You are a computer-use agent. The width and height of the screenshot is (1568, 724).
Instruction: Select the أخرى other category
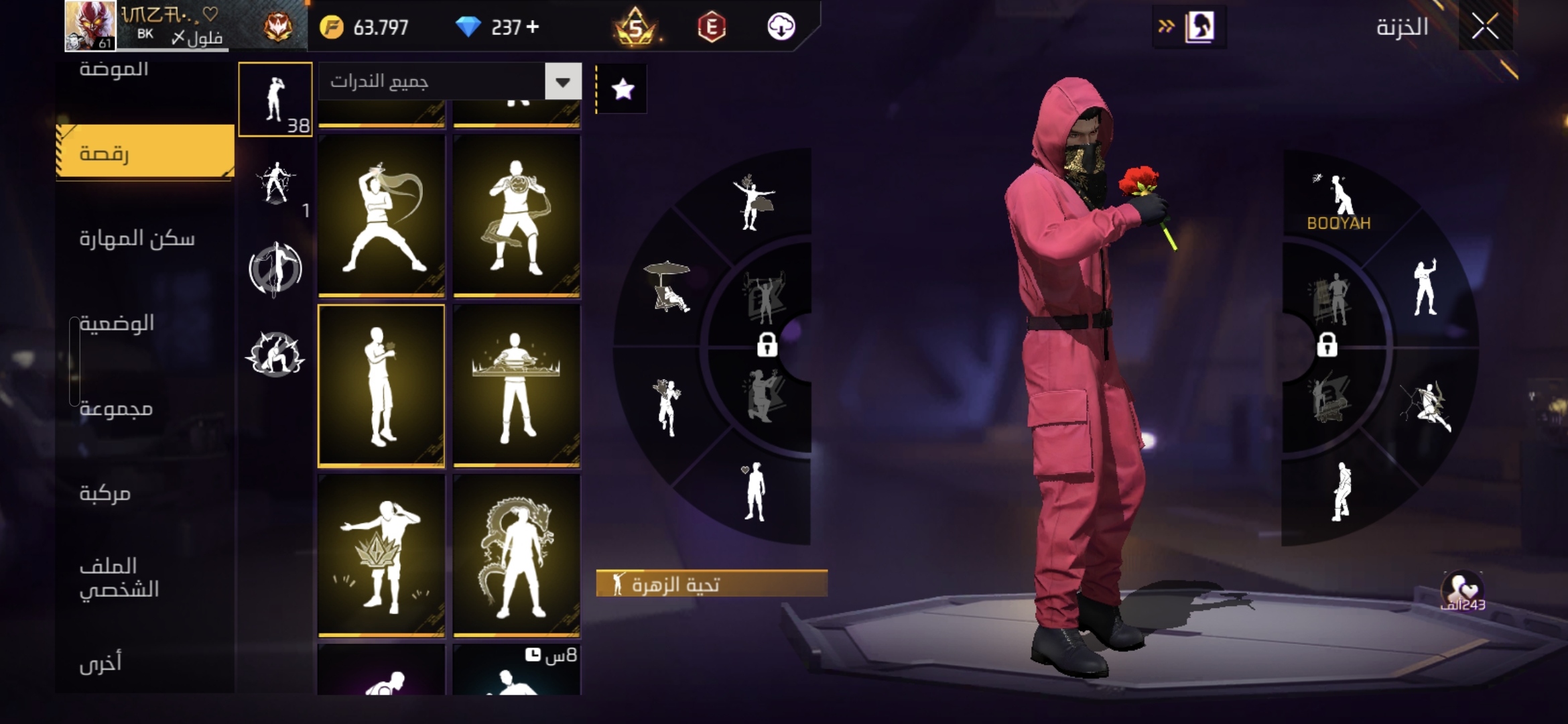(101, 662)
